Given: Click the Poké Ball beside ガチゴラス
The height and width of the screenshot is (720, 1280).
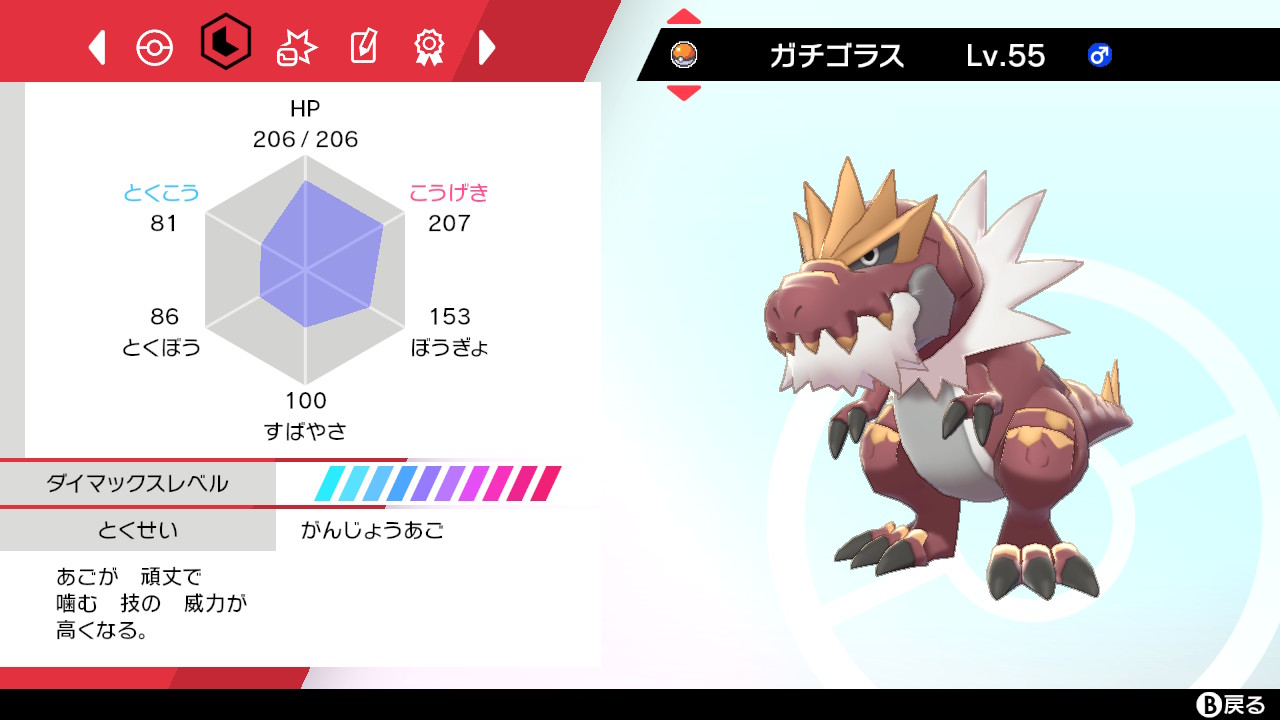Looking at the screenshot, I should pos(684,56).
